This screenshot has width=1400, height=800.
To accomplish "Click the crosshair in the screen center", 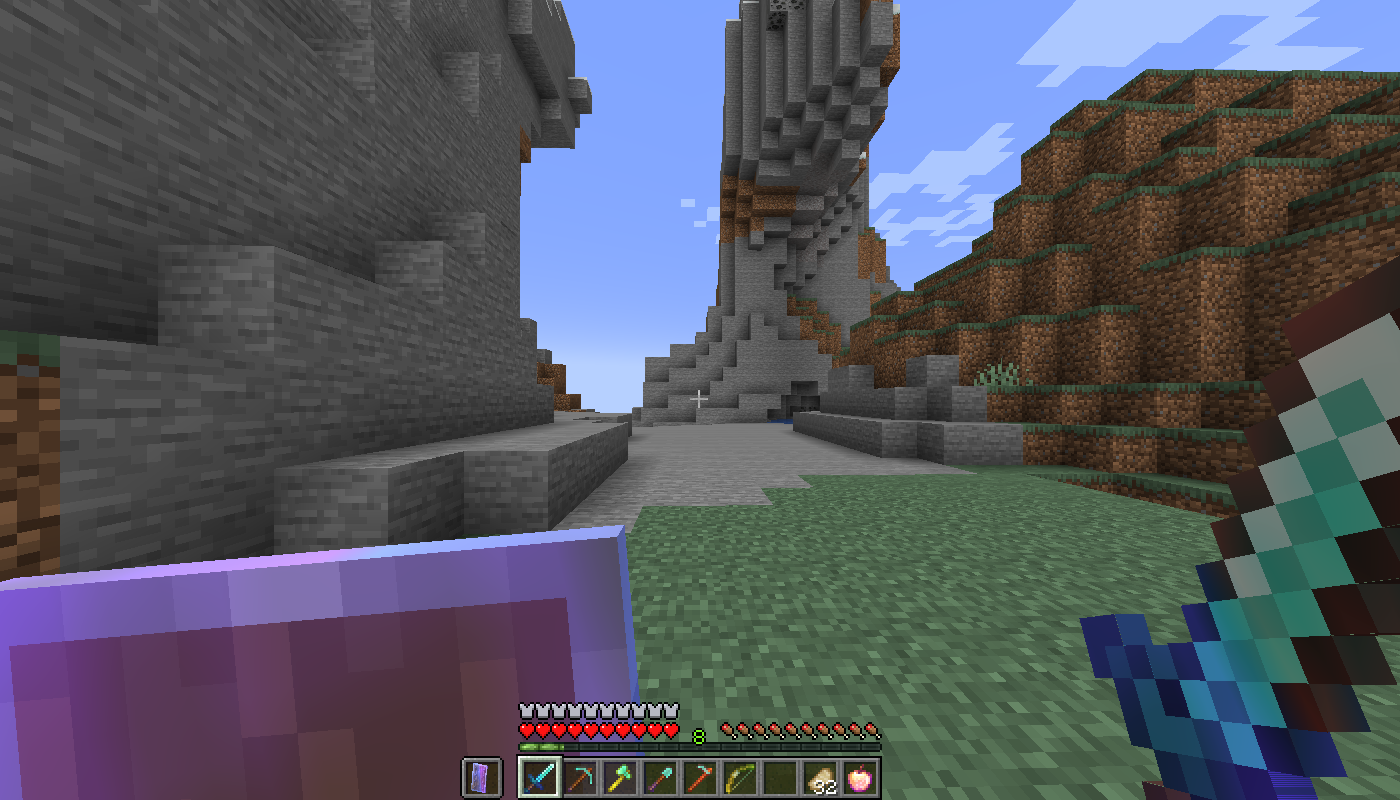I will tap(698, 397).
